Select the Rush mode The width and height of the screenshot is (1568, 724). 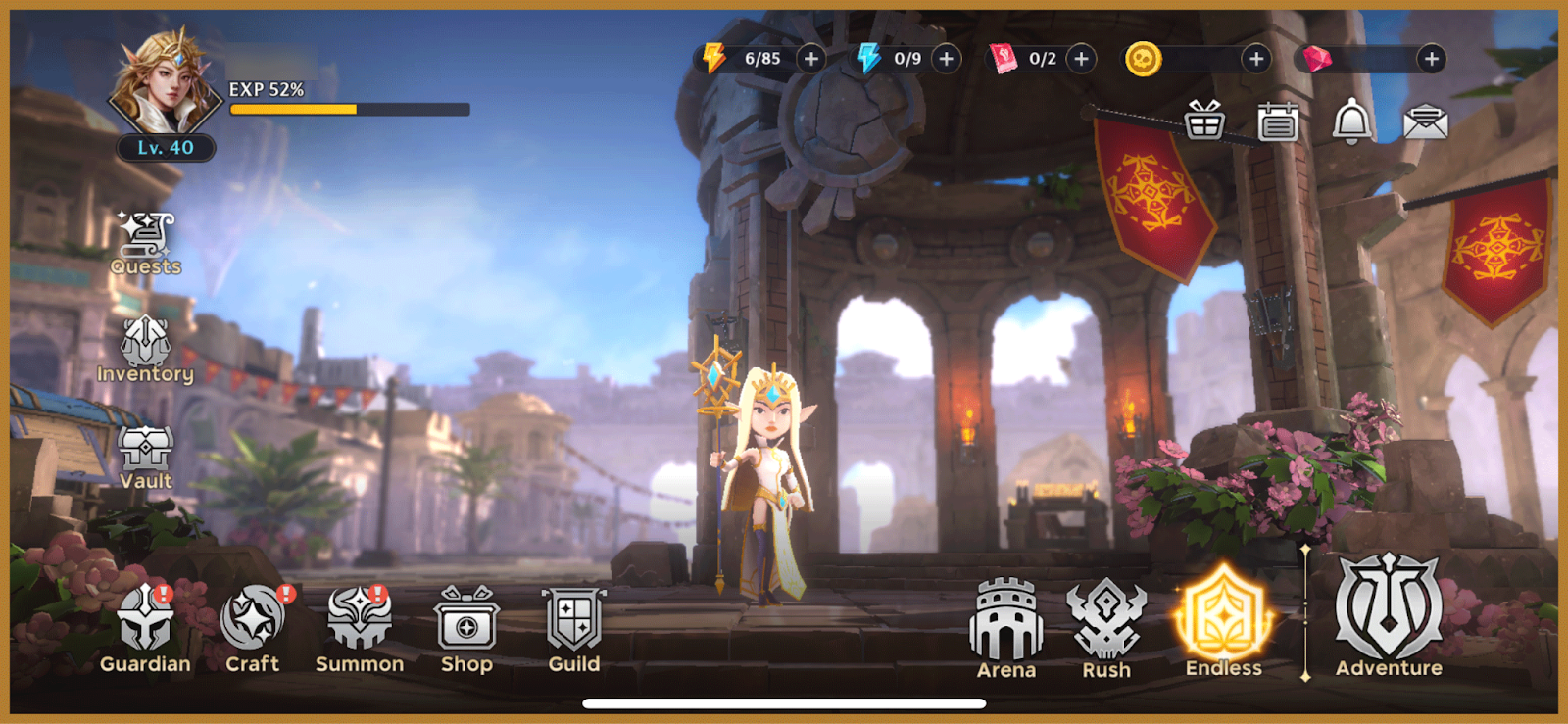pyautogui.click(x=1106, y=628)
